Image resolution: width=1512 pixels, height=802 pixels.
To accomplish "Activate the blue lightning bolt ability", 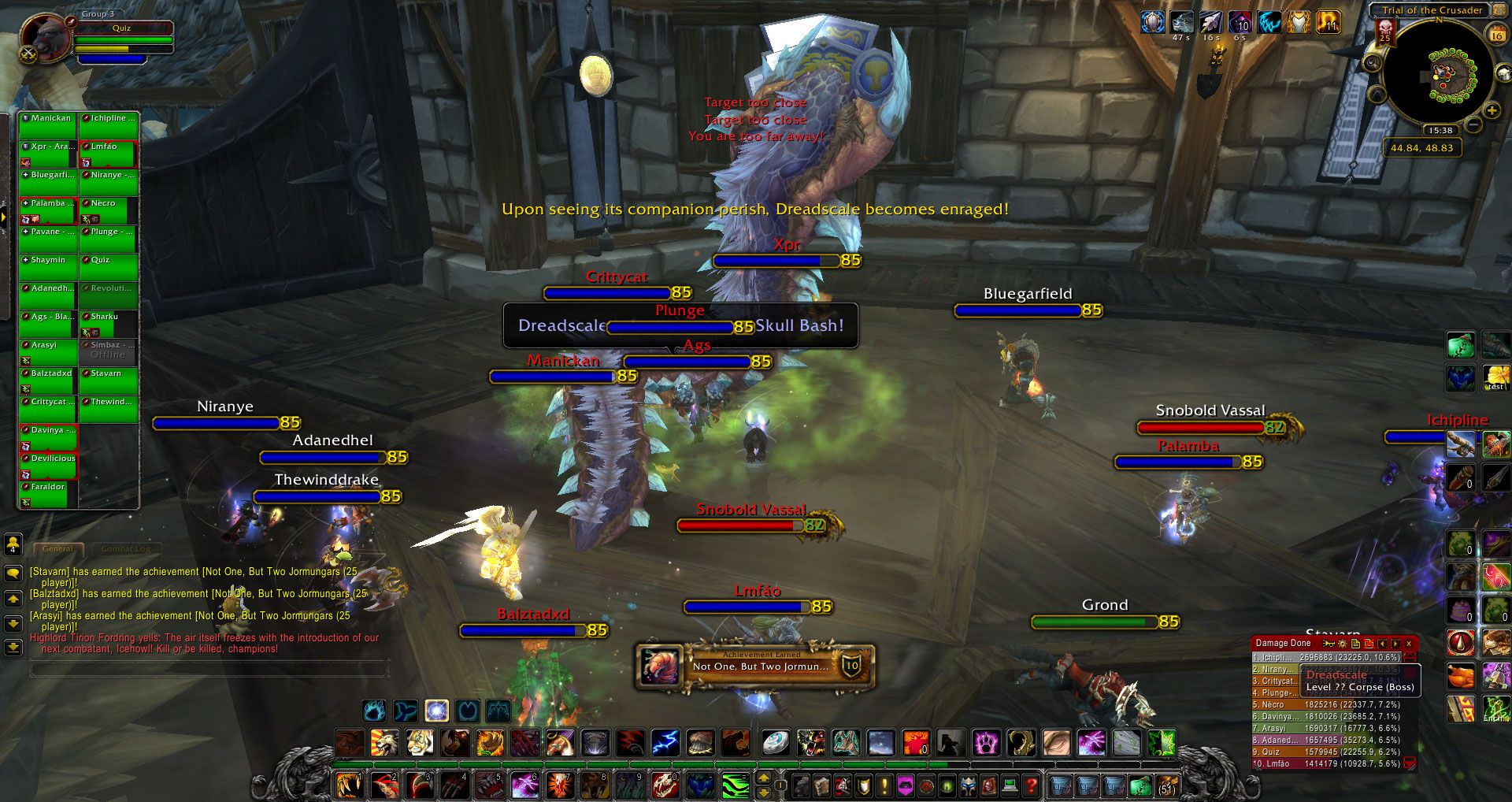I will click(665, 743).
